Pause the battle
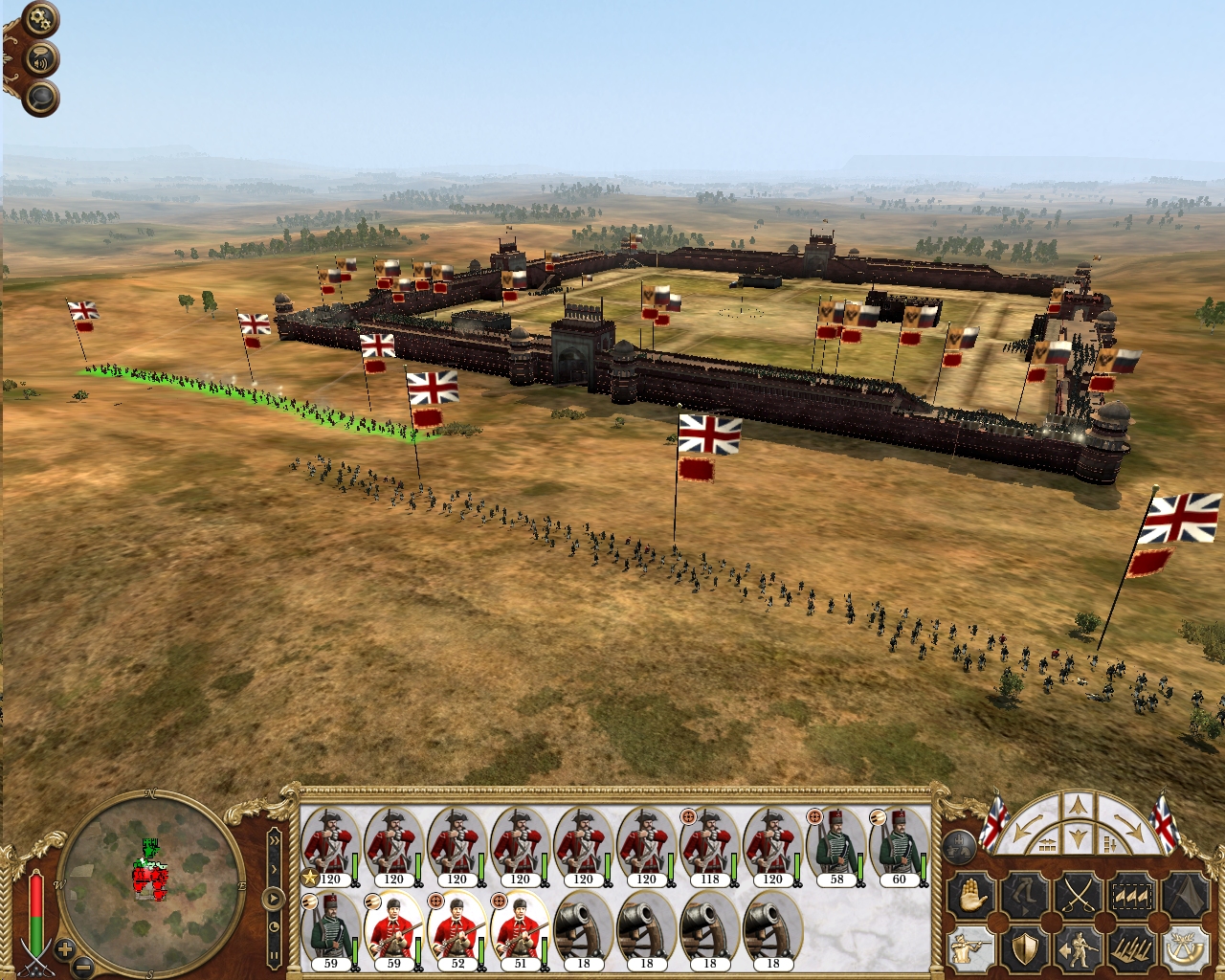This screenshot has height=980, width=1225. tap(274, 955)
